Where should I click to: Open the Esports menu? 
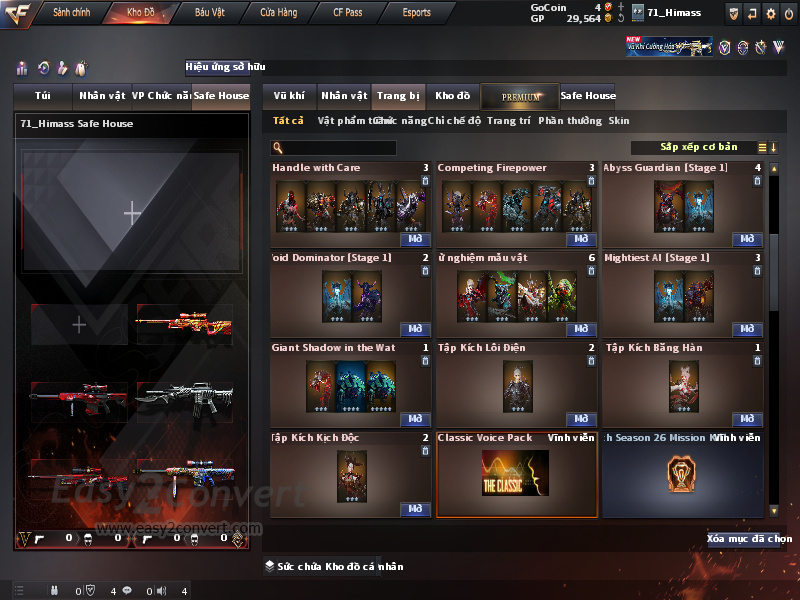(x=416, y=13)
